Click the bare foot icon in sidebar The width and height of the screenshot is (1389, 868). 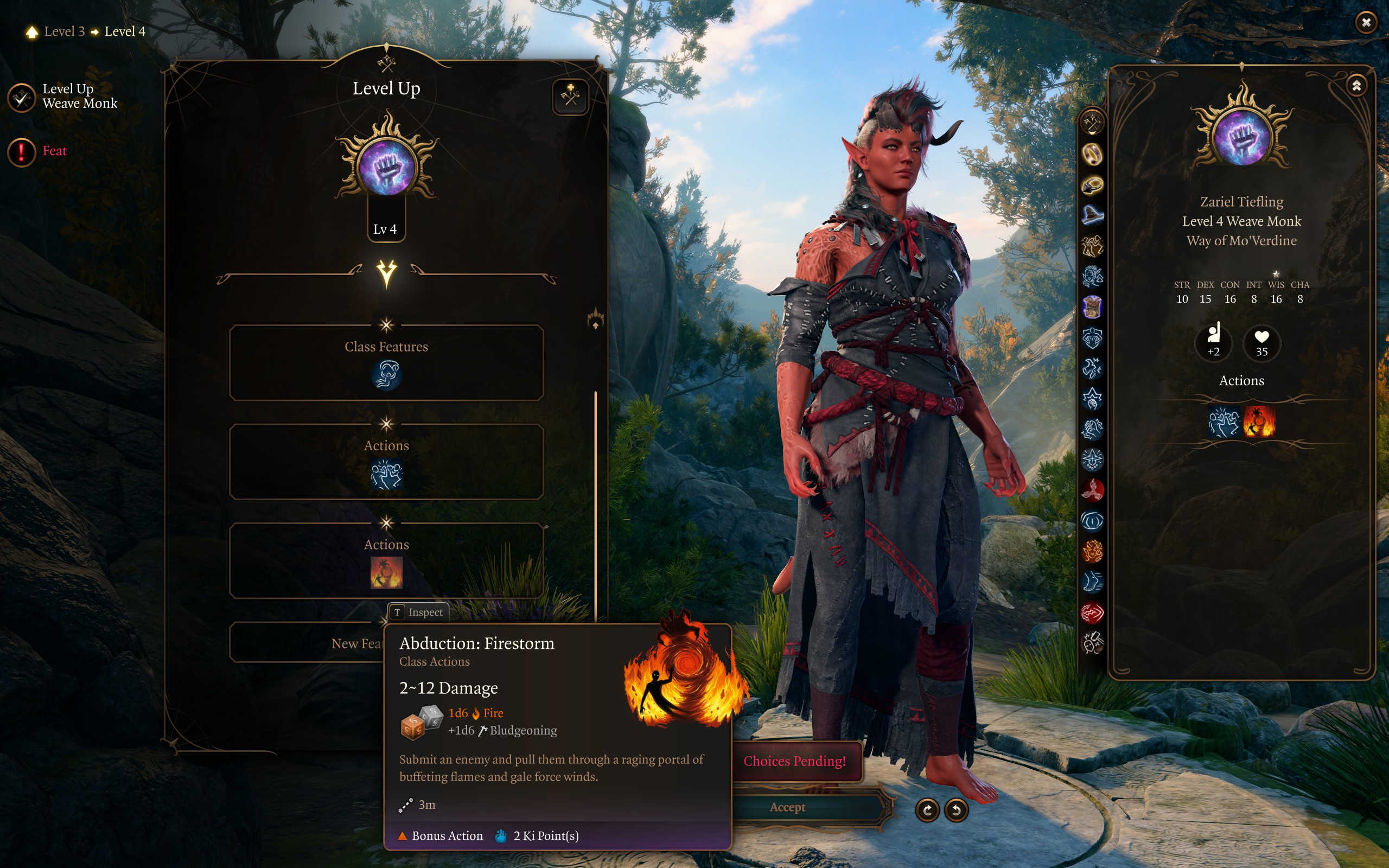[1092, 582]
